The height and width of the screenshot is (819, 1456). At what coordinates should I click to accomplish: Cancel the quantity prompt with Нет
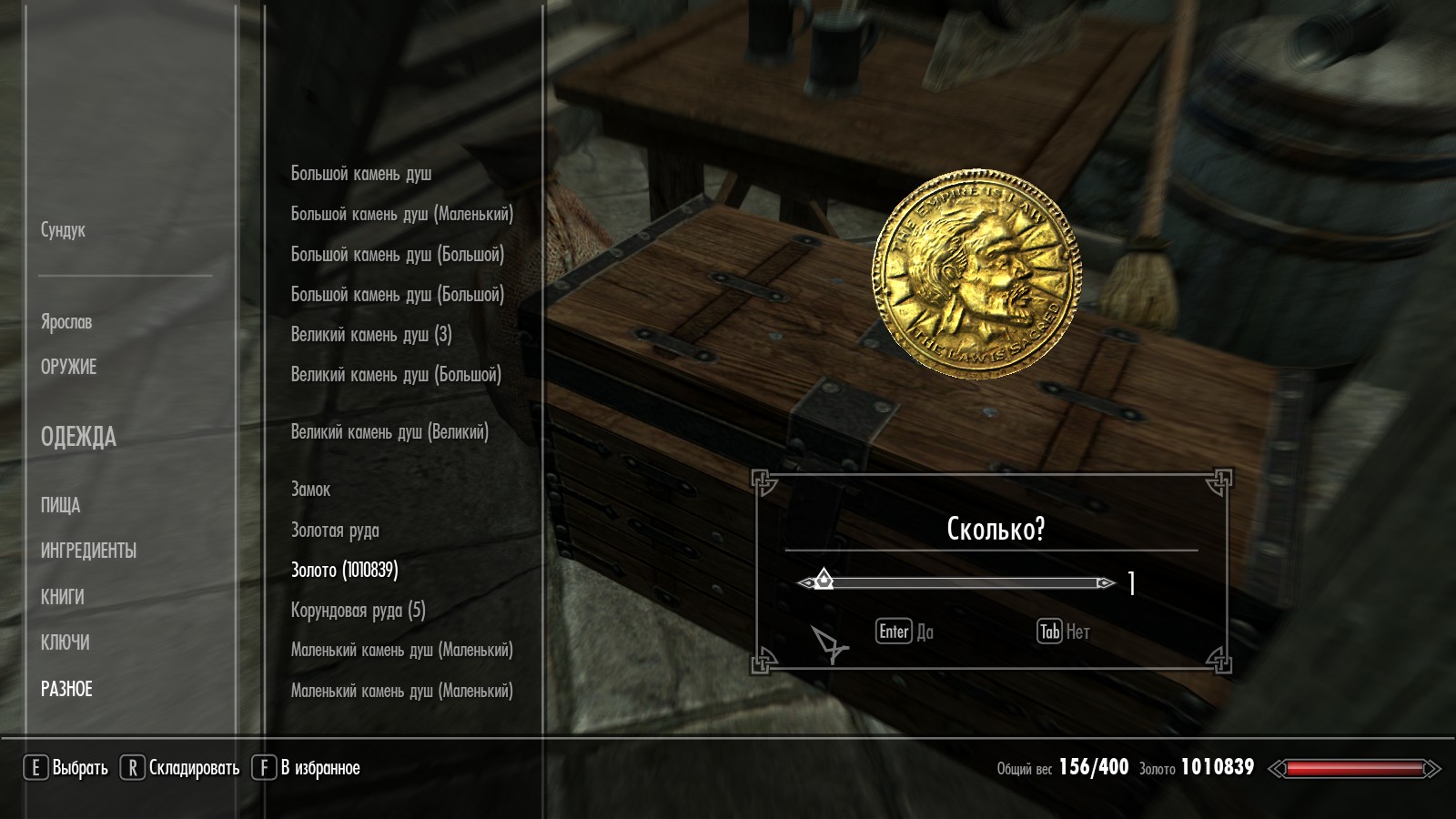click(x=1063, y=632)
